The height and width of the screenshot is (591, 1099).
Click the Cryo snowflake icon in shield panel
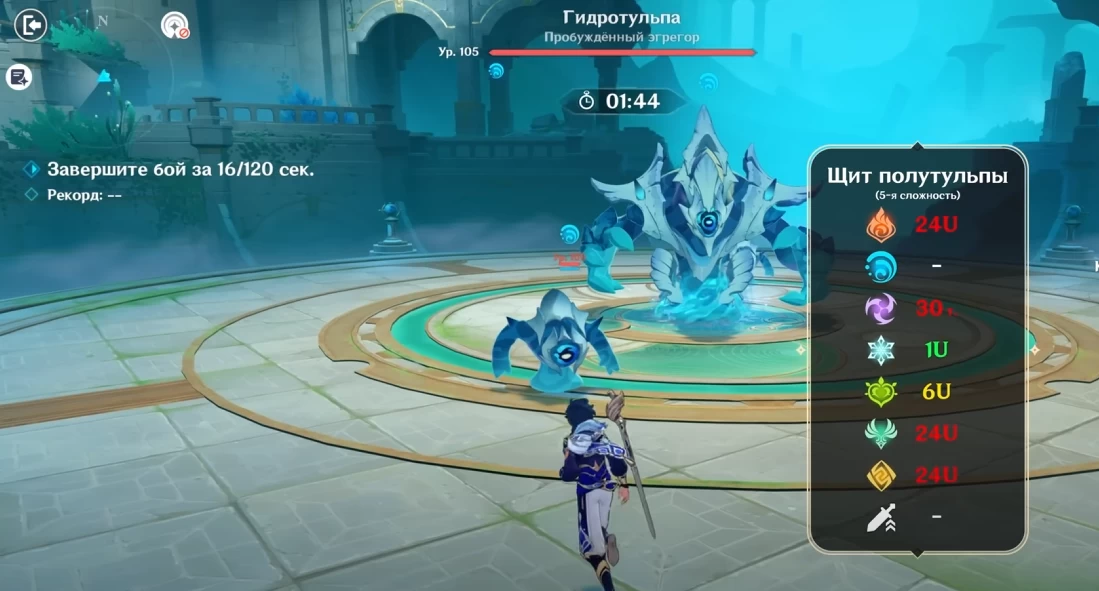click(881, 351)
